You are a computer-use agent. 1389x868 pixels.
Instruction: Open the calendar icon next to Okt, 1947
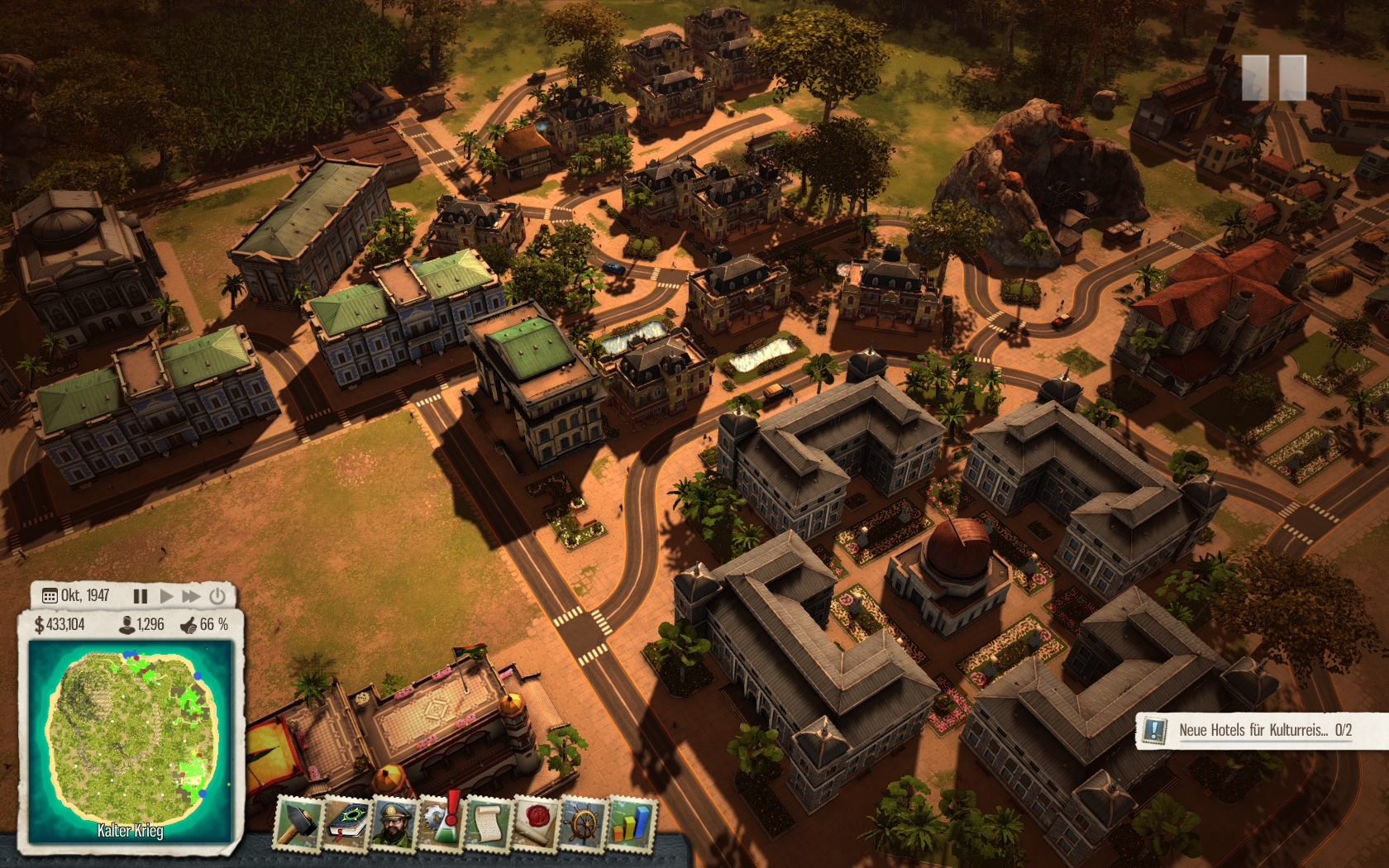pyautogui.click(x=50, y=596)
